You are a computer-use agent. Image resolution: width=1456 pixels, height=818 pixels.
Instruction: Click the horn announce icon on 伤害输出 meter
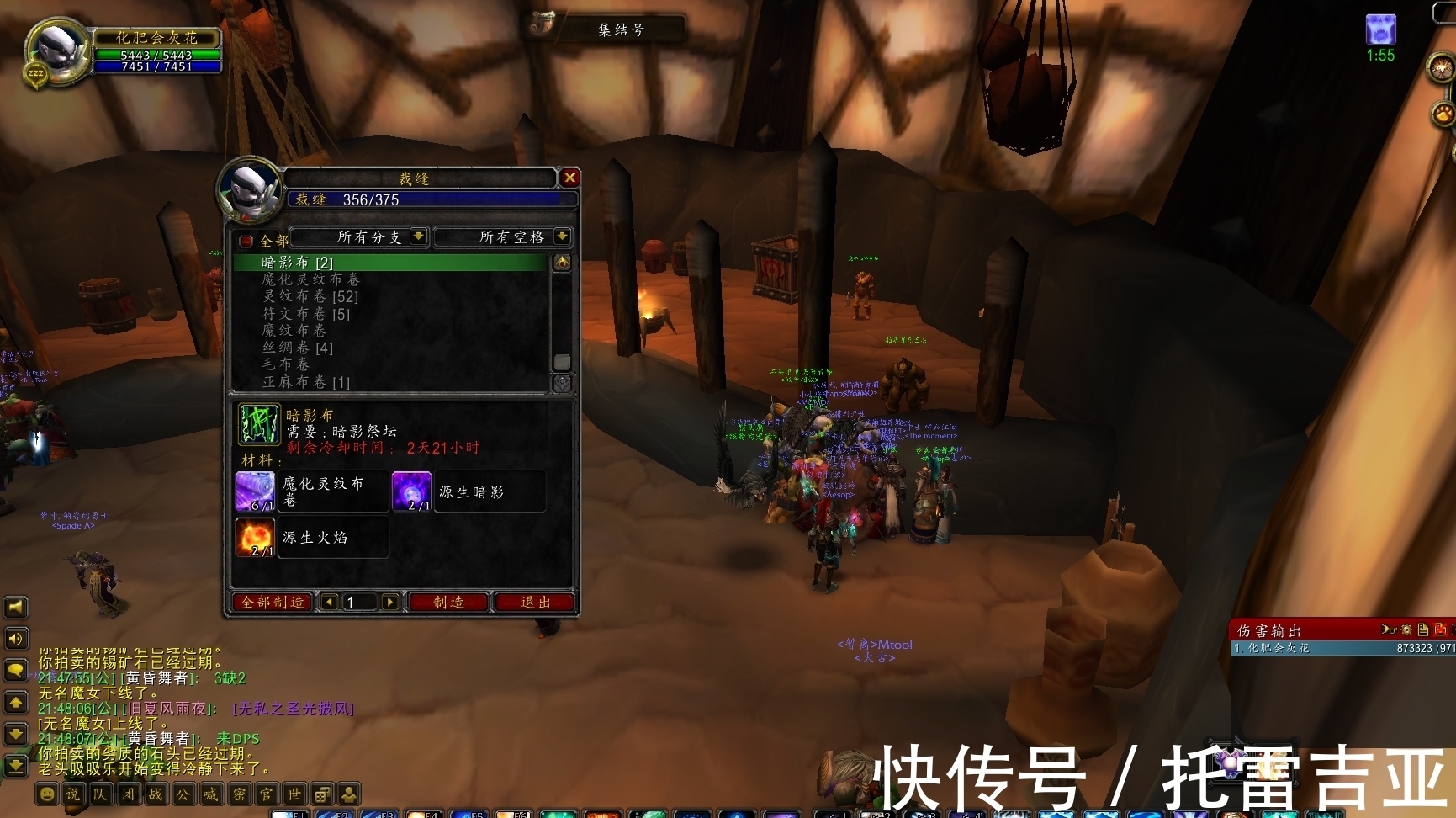[1390, 629]
